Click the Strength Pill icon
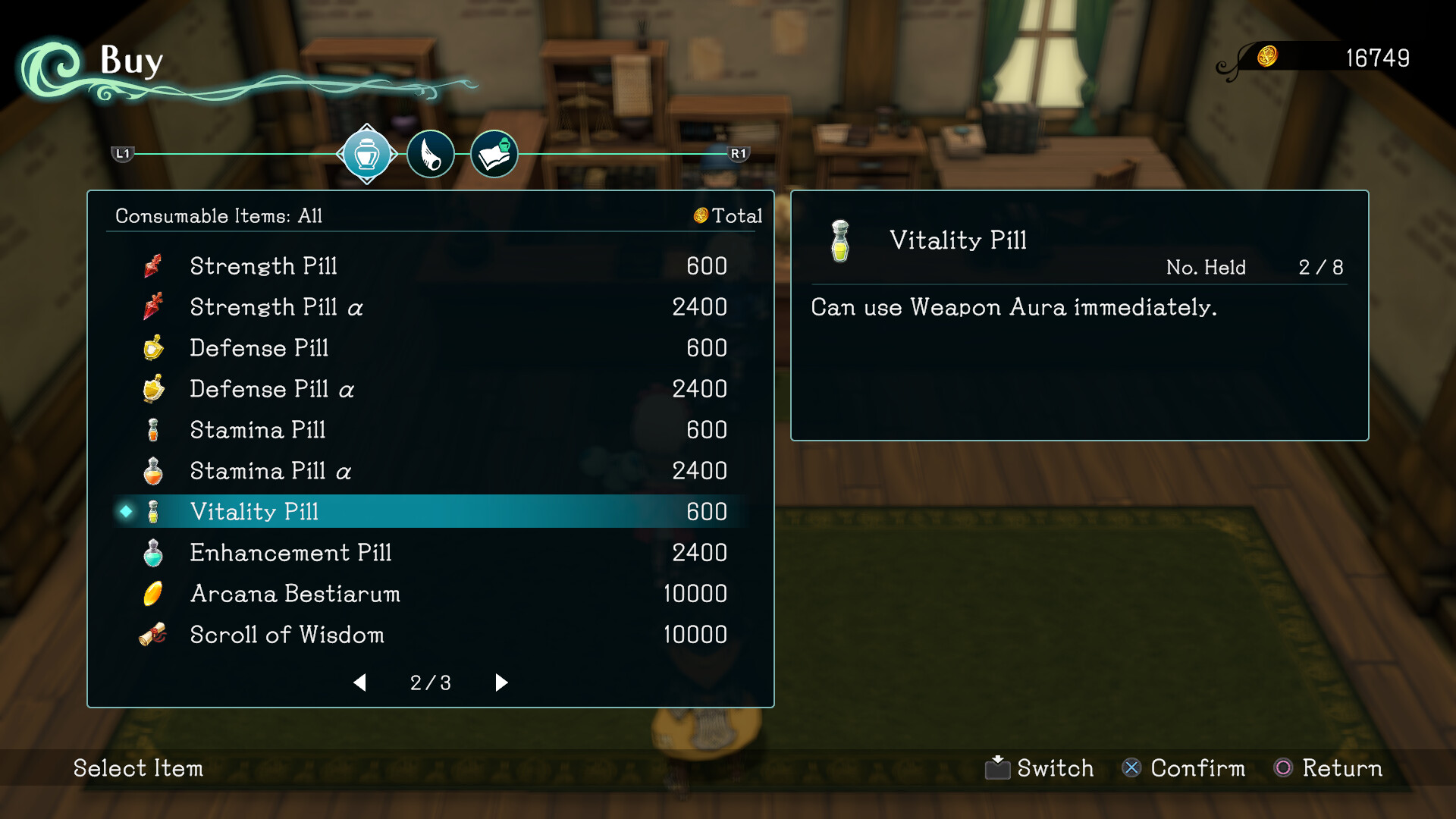Image resolution: width=1456 pixels, height=819 pixels. [x=152, y=266]
